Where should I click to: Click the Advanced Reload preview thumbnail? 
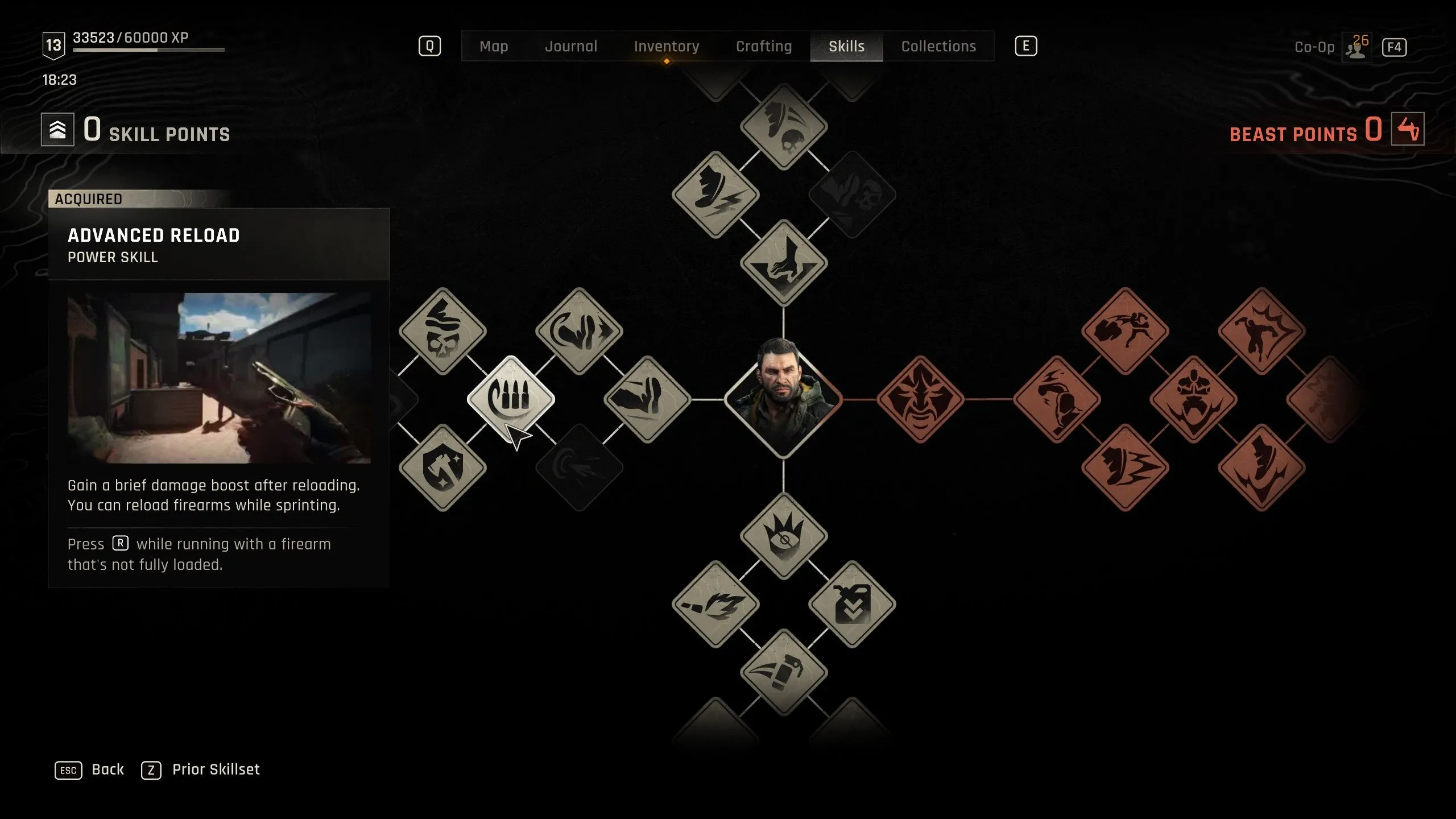[219, 378]
